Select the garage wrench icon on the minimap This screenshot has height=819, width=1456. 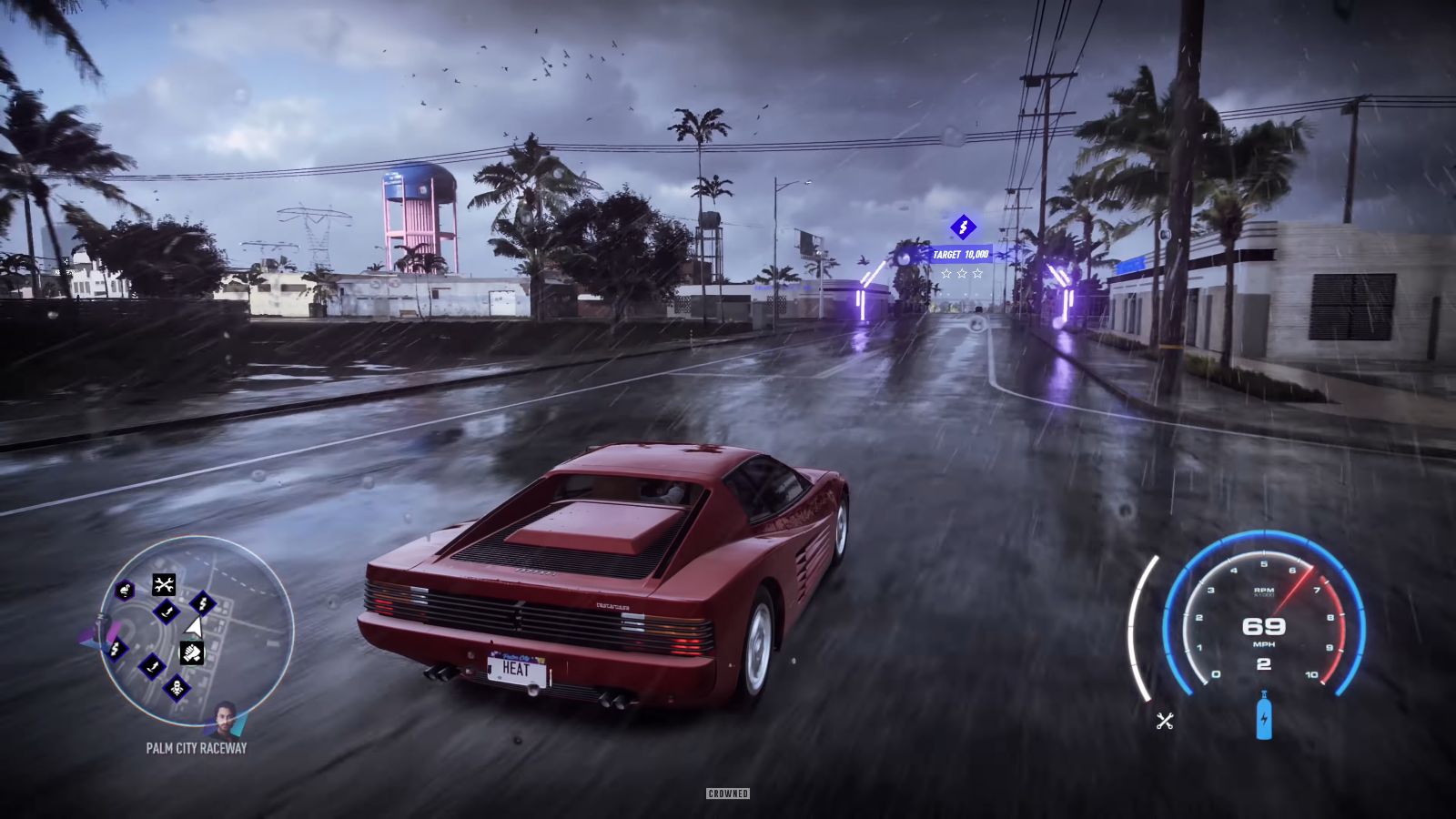[164, 583]
